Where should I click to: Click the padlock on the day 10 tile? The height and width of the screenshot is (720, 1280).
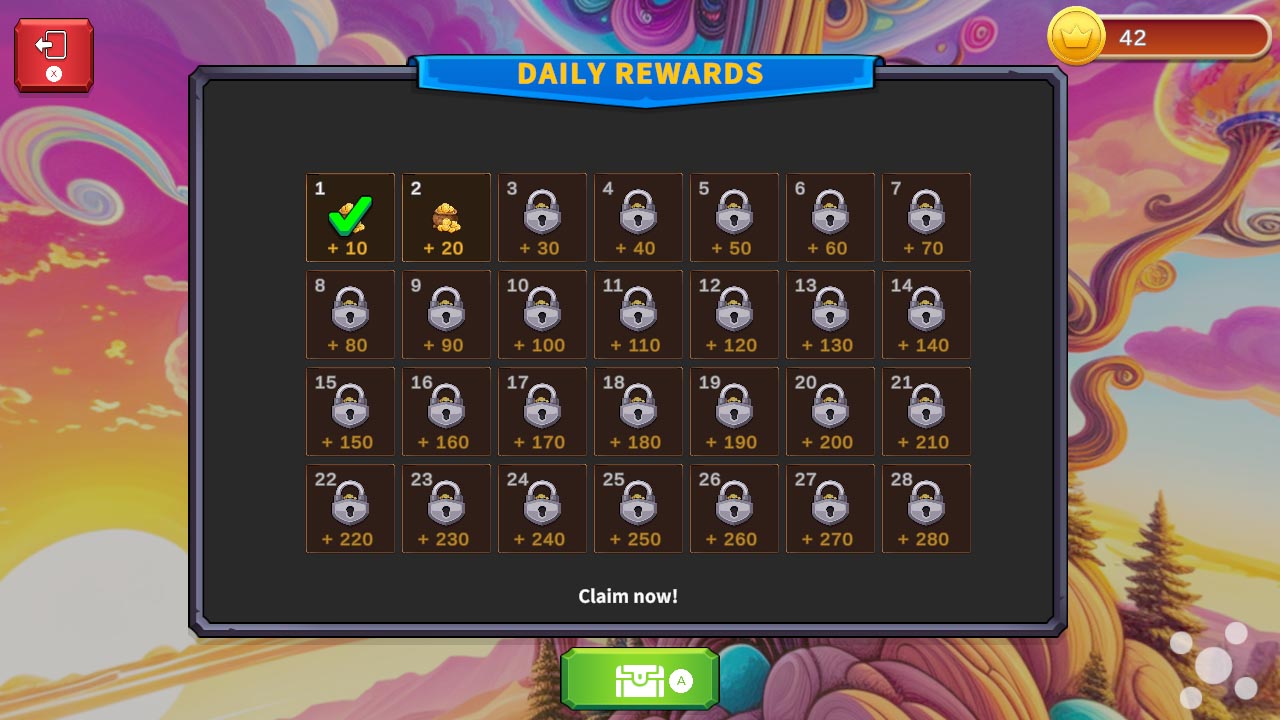click(x=542, y=311)
